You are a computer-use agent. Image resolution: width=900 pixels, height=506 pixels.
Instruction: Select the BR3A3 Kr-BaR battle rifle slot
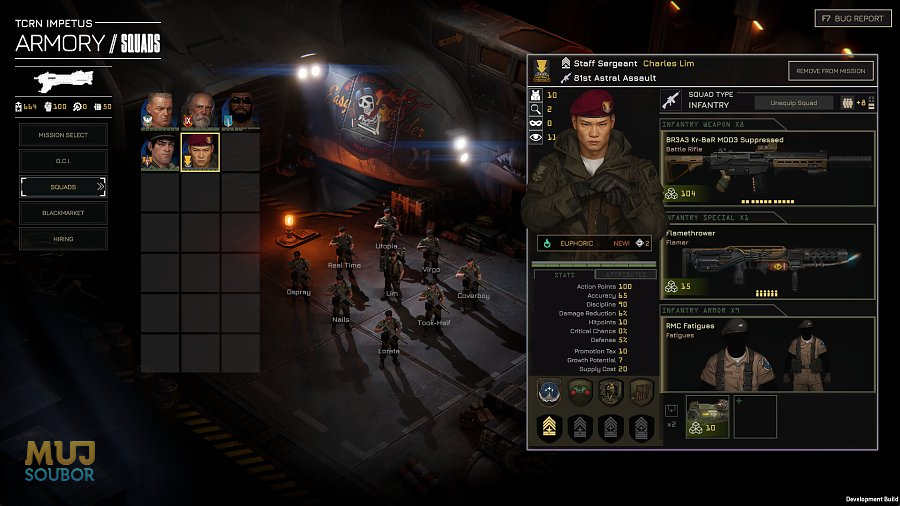pyautogui.click(x=767, y=167)
